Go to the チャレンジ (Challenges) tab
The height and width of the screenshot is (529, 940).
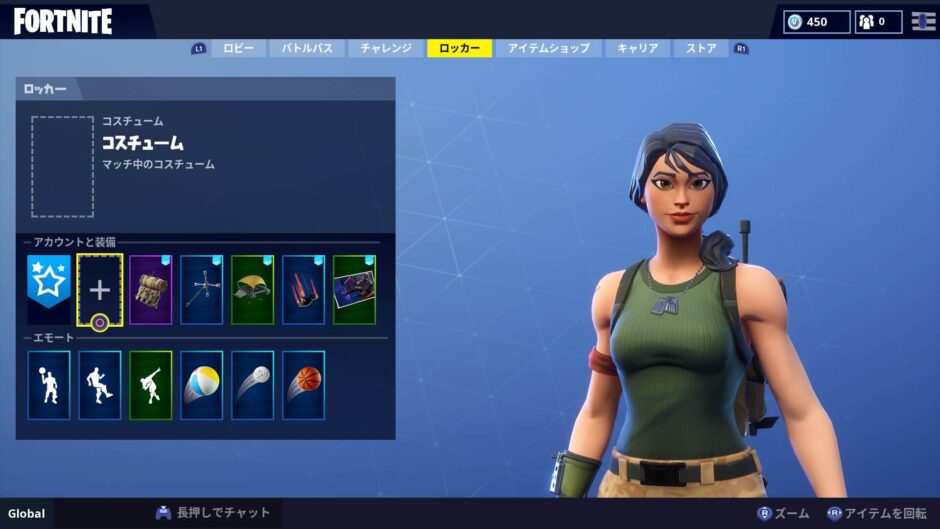[386, 48]
